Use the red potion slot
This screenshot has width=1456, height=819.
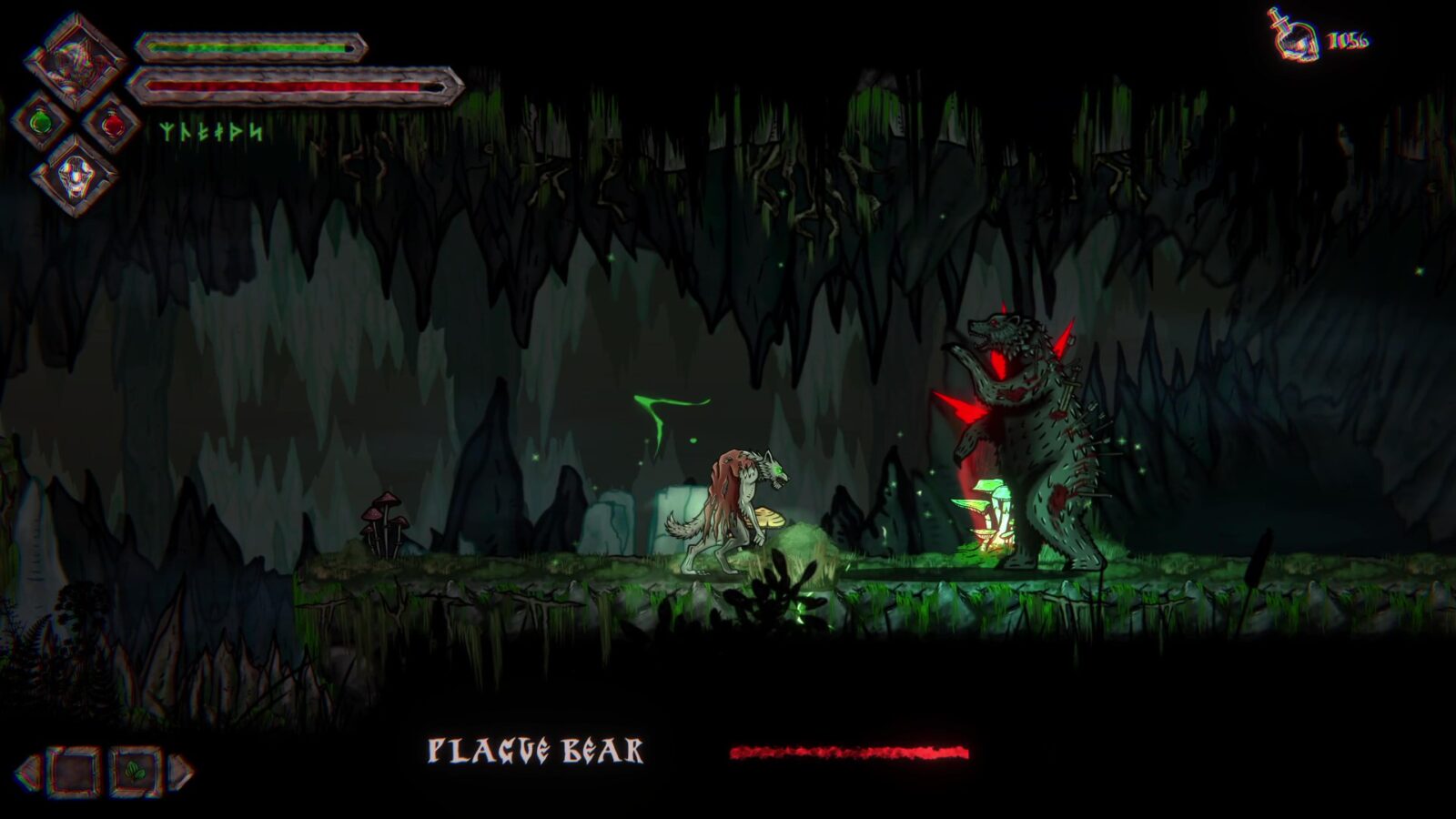pos(112,124)
